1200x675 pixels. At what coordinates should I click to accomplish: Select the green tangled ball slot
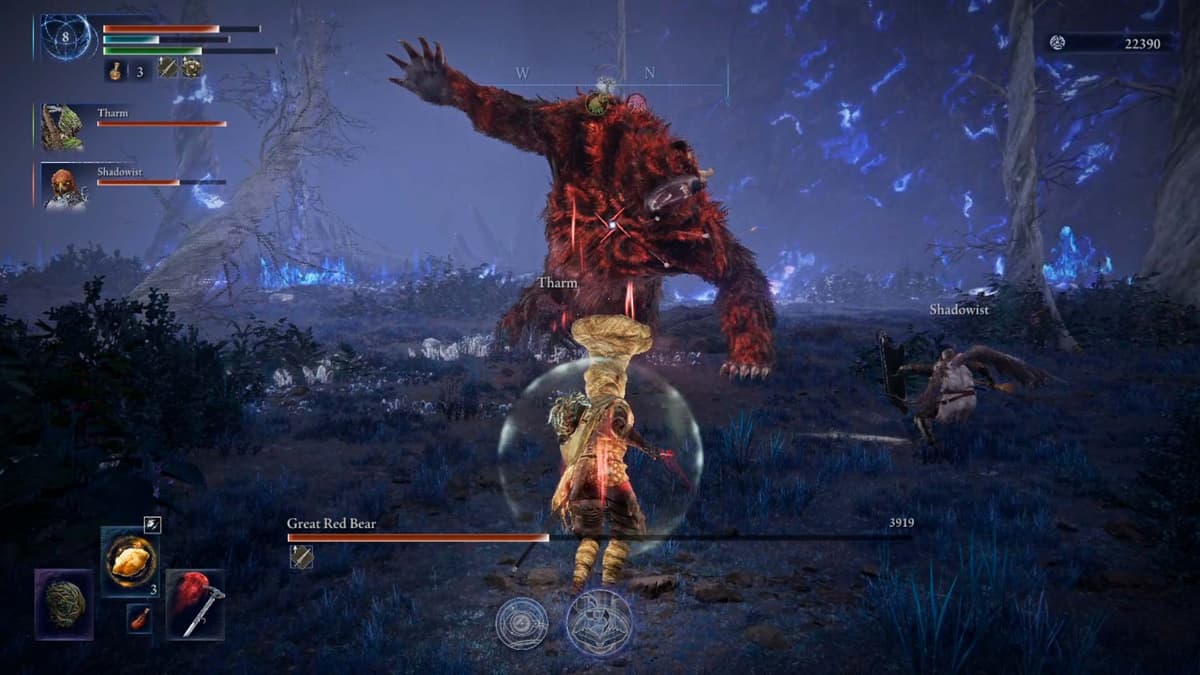[64, 603]
